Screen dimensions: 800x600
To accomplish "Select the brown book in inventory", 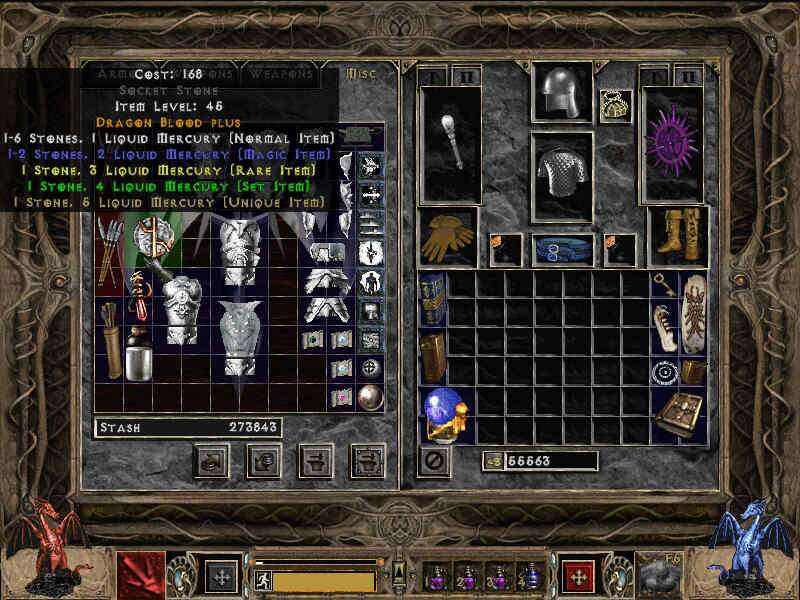I will click(677, 412).
